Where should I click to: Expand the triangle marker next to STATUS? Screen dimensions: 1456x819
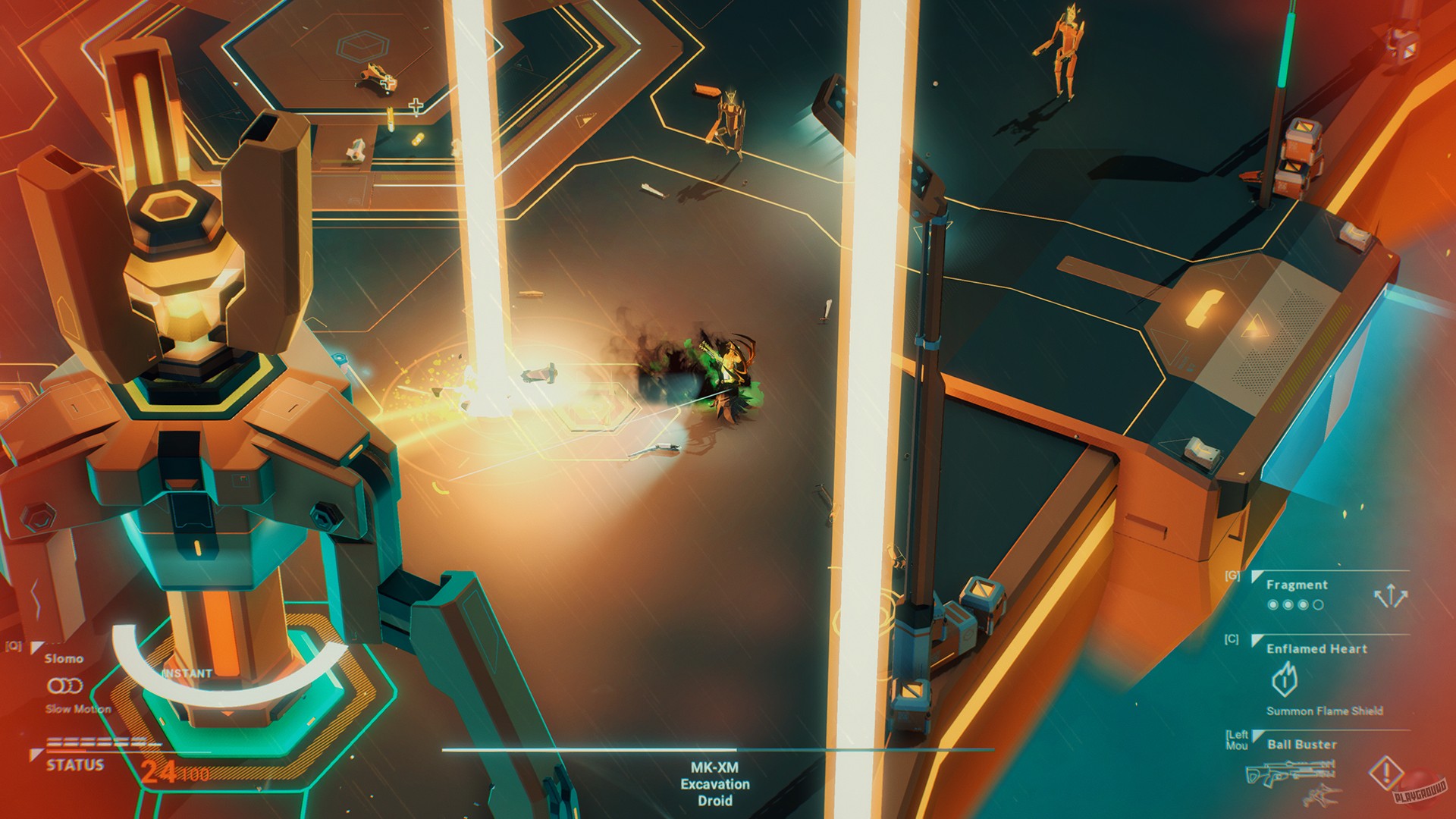pyautogui.click(x=36, y=755)
